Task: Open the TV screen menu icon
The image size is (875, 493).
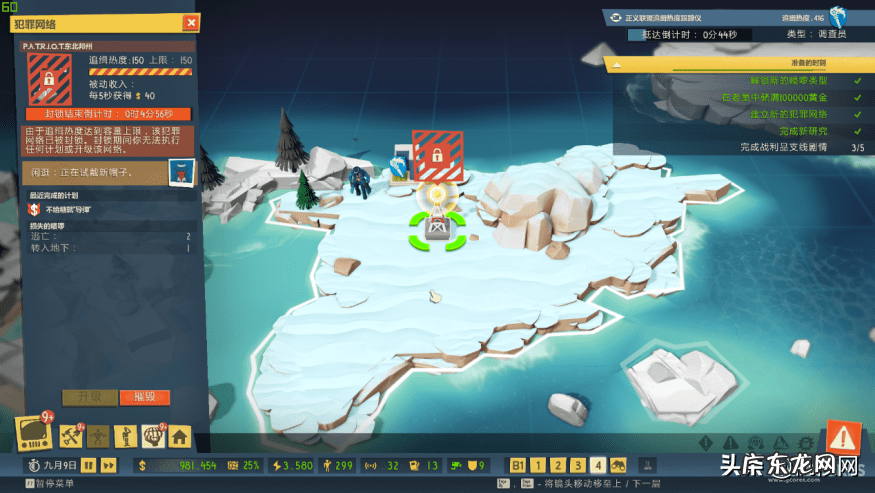Action: pos(32,436)
